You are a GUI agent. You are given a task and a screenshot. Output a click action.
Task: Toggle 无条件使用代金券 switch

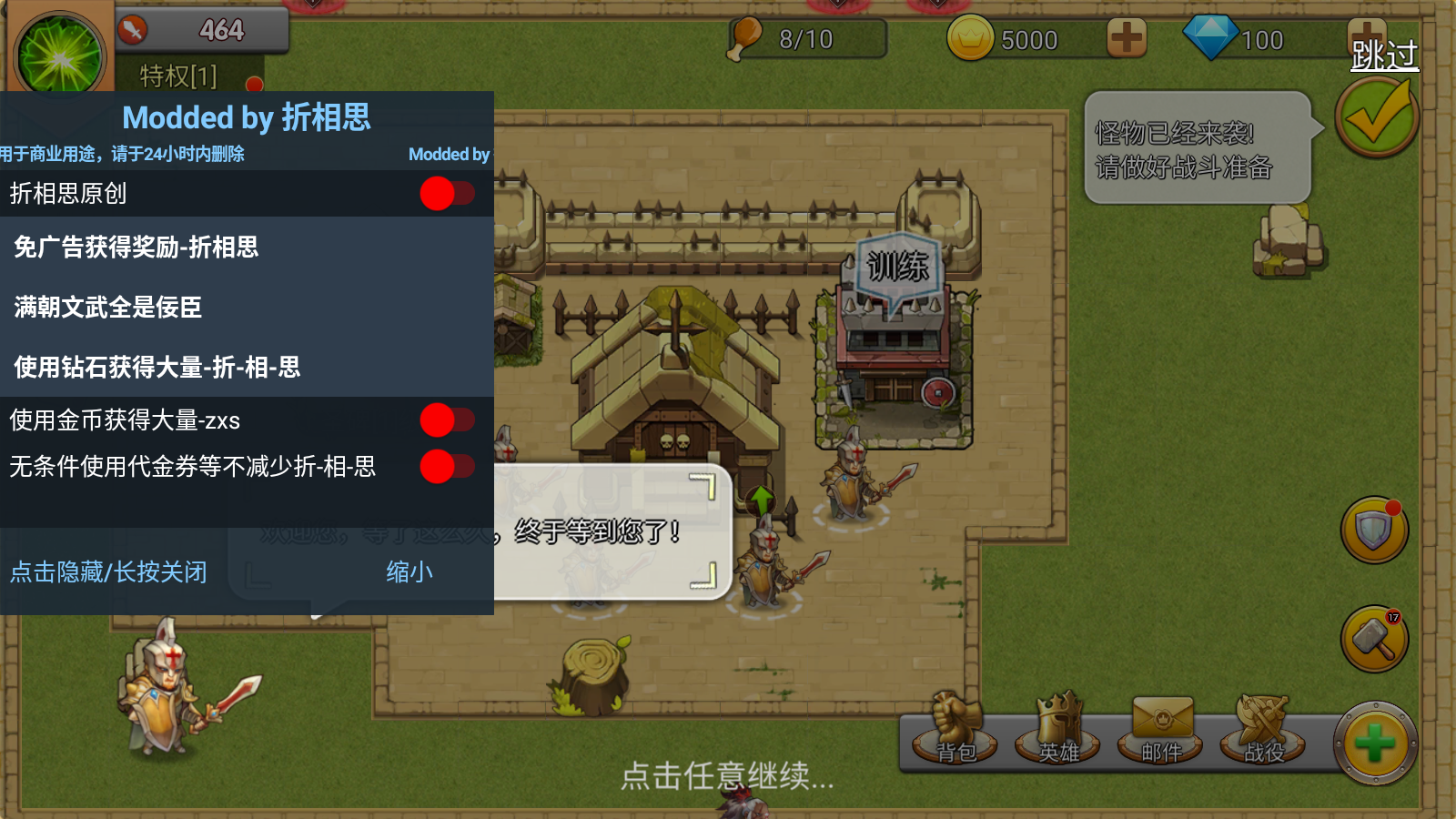447,467
